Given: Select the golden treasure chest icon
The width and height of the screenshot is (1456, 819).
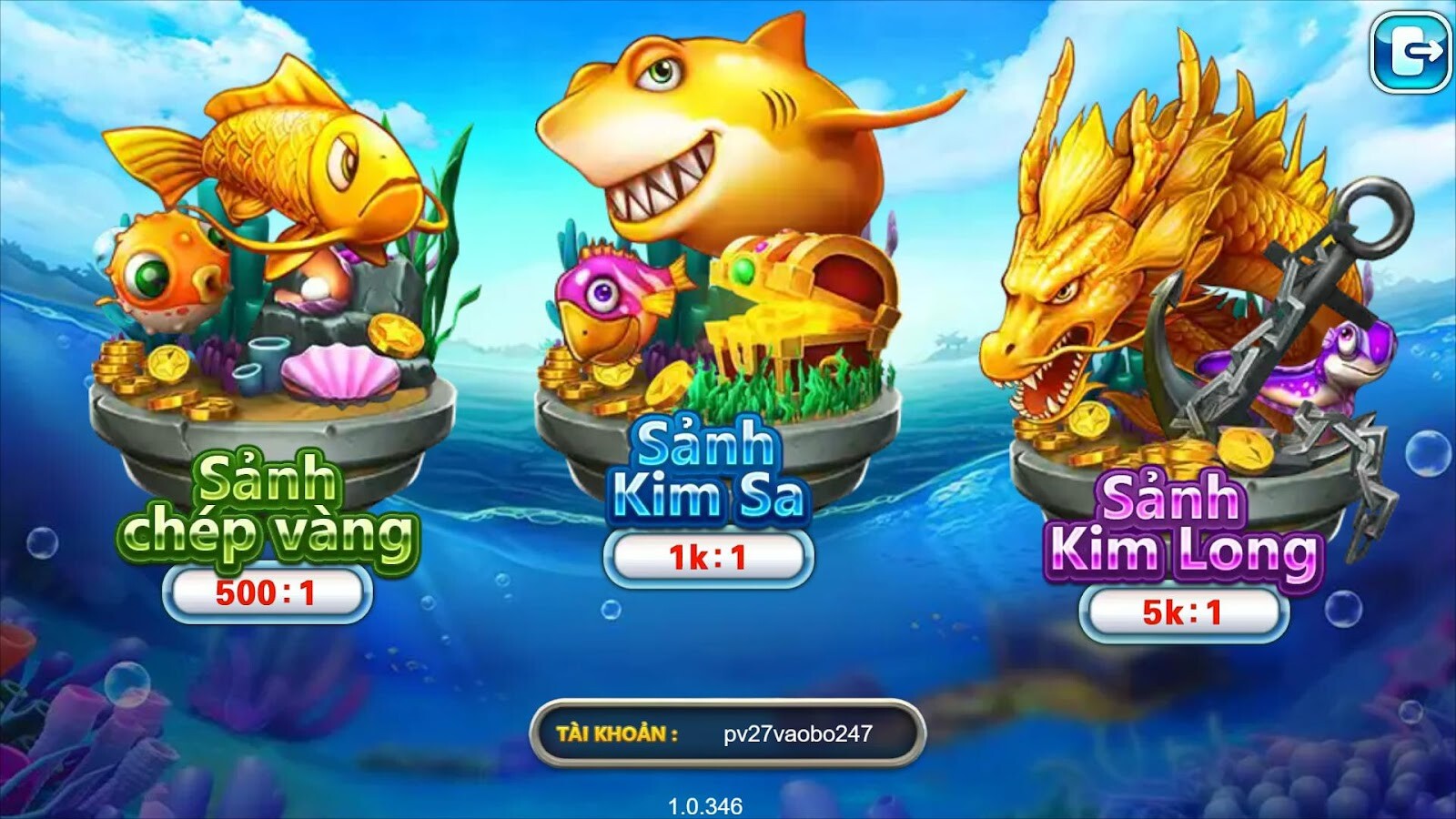Looking at the screenshot, I should (801, 300).
